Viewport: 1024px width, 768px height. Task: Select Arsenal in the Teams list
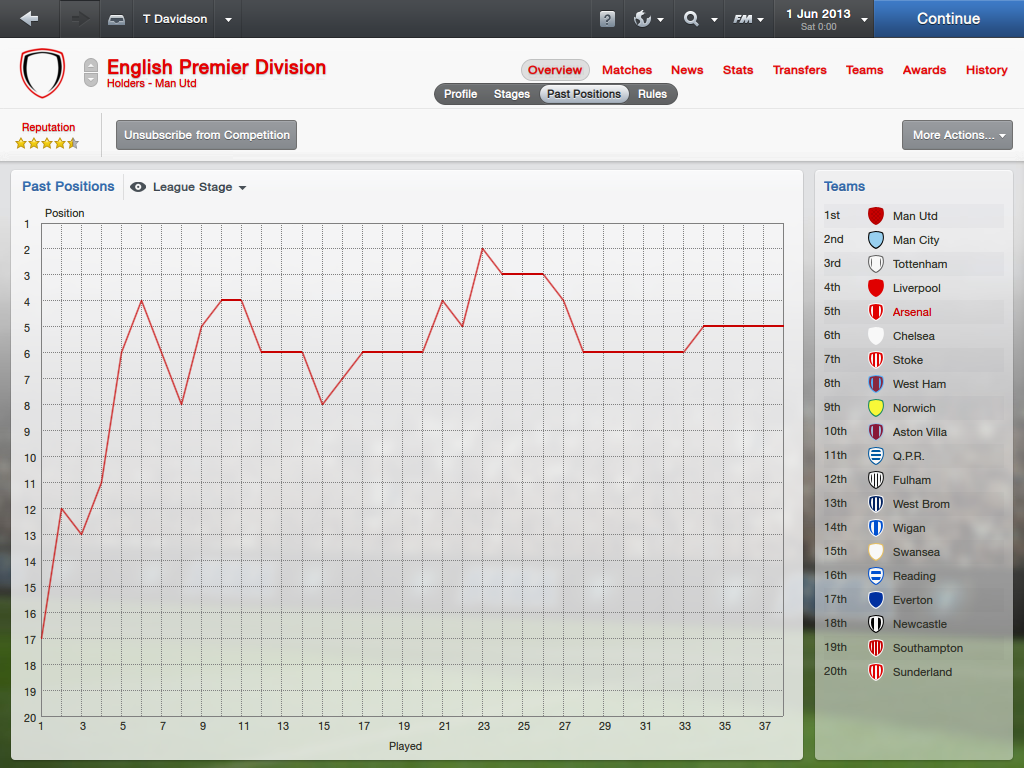(911, 312)
